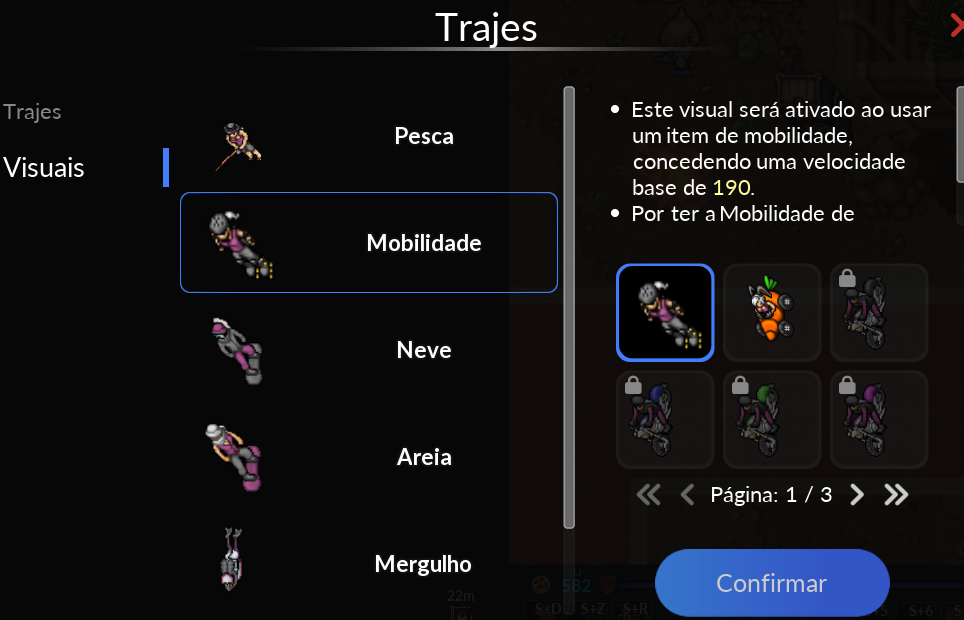The height and width of the screenshot is (620, 964).
Task: Select the Neve outfit category
Action: 368,350
